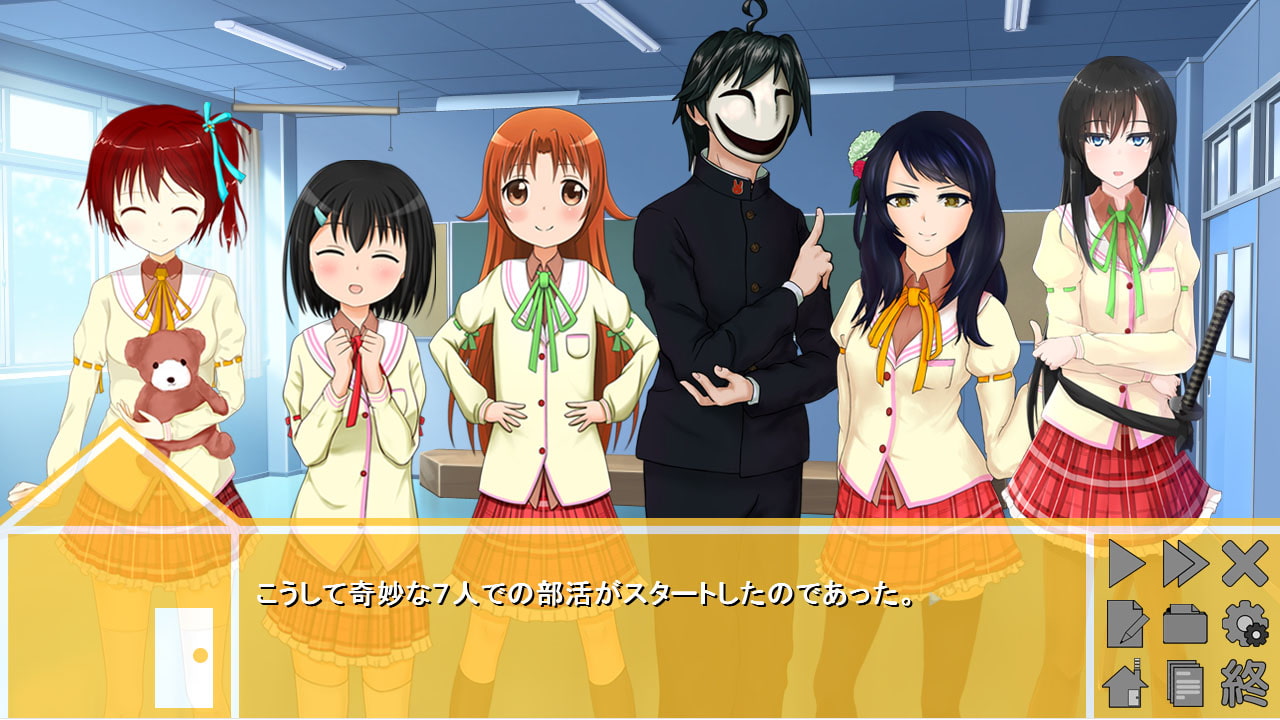Return to title via the house icon

[1126, 685]
